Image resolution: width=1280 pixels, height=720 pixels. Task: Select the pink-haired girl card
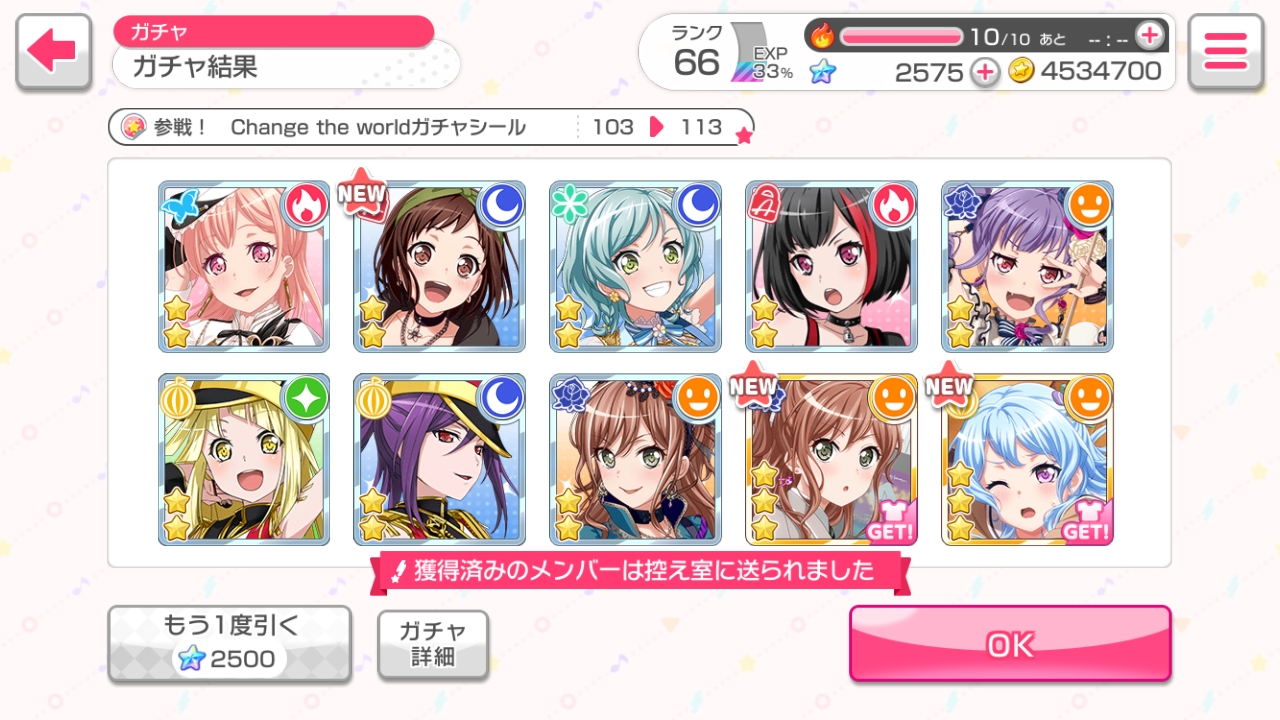[244, 266]
